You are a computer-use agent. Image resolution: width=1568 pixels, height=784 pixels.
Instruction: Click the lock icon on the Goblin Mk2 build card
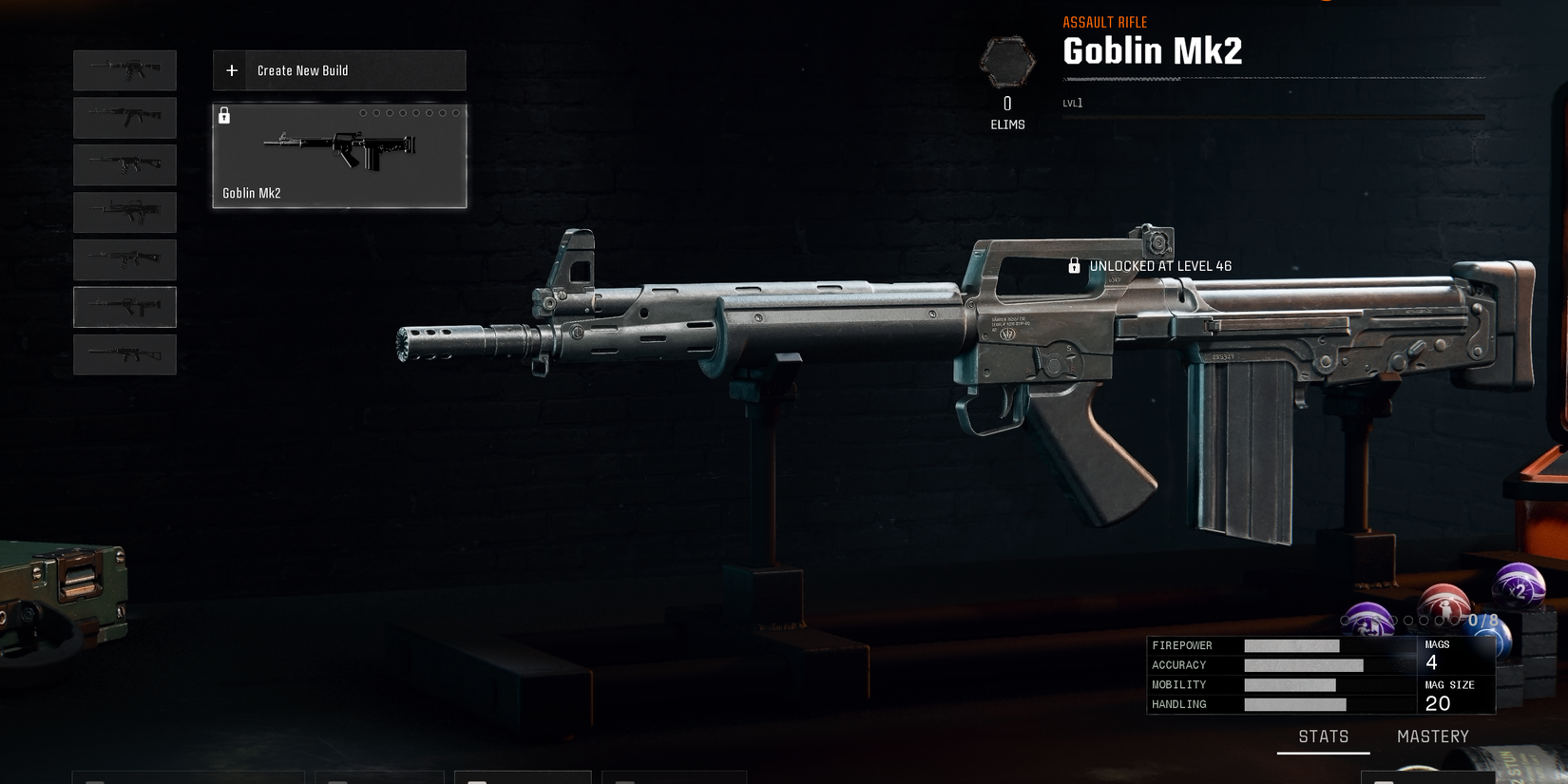(225, 116)
